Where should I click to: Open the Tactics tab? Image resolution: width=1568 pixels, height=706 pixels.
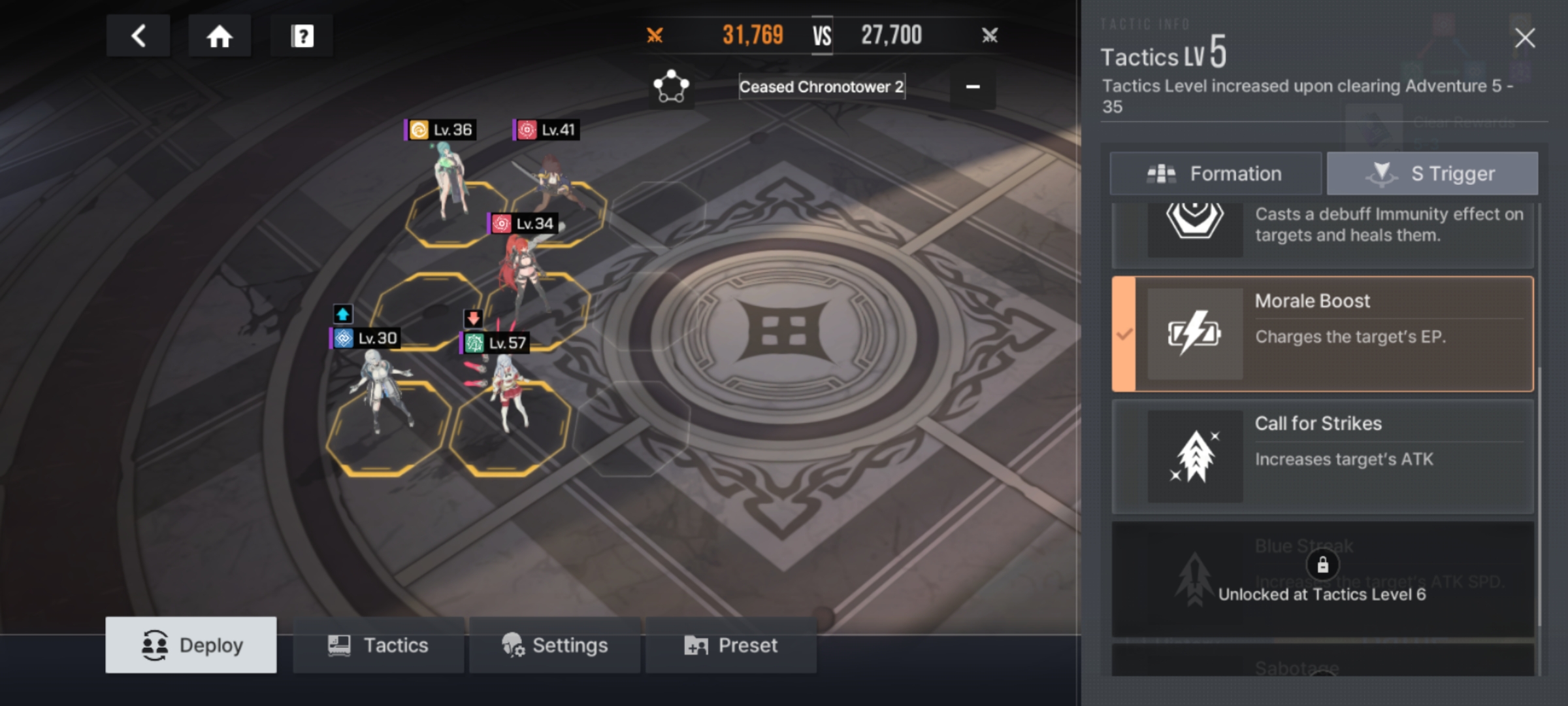tap(378, 645)
